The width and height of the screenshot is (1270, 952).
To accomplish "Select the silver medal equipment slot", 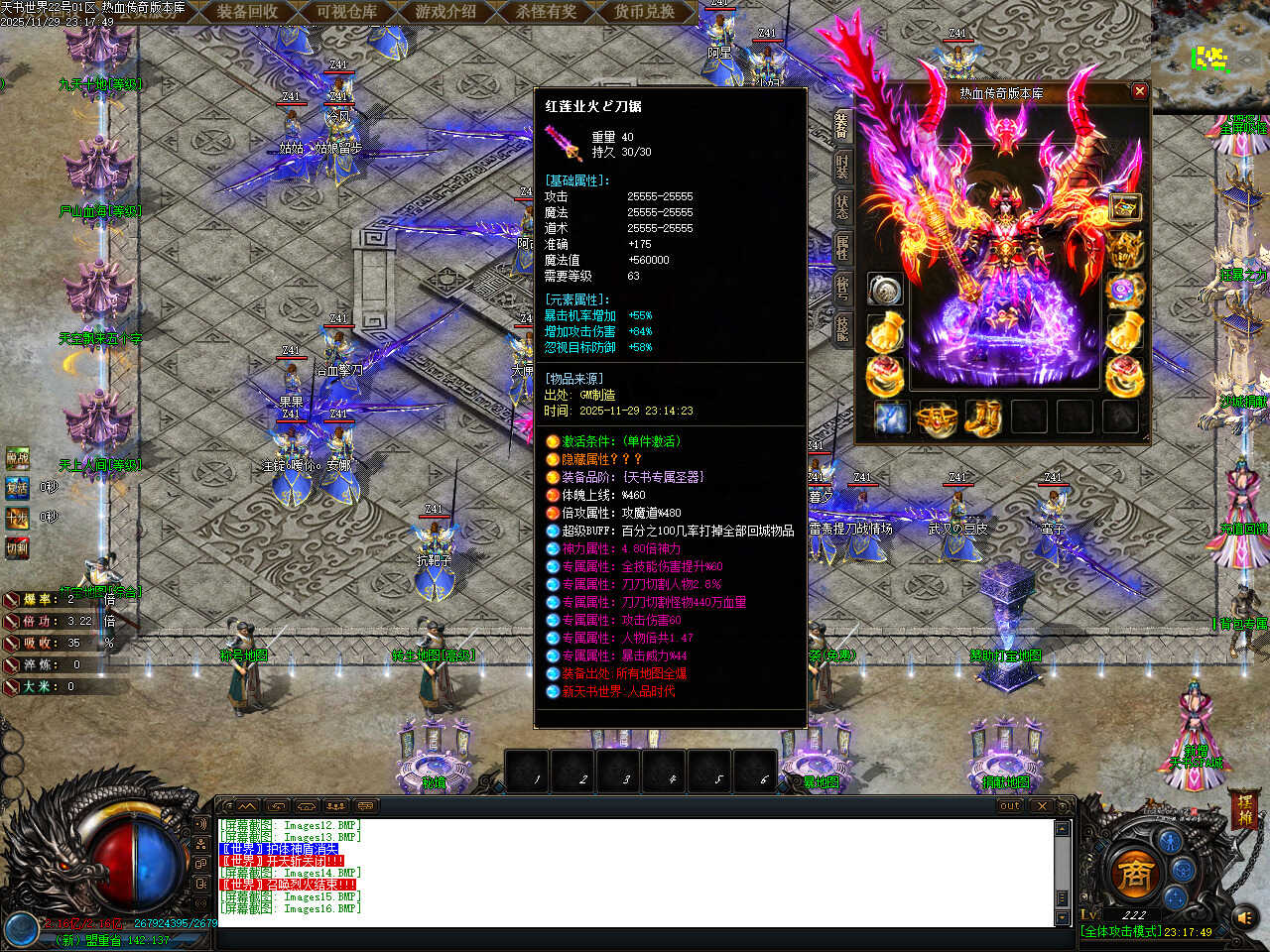I will [883, 290].
